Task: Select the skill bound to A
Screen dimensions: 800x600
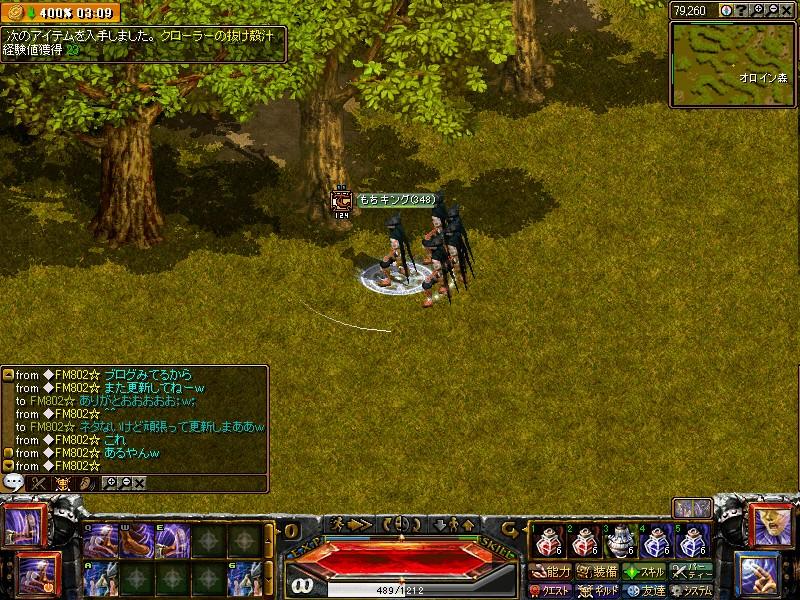Action: pyautogui.click(x=101, y=578)
